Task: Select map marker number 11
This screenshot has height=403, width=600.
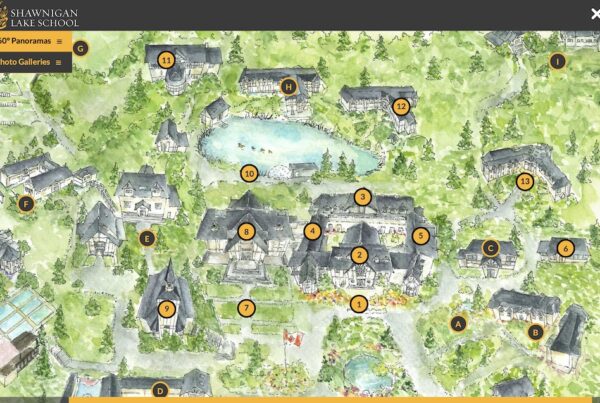Action: click(166, 60)
